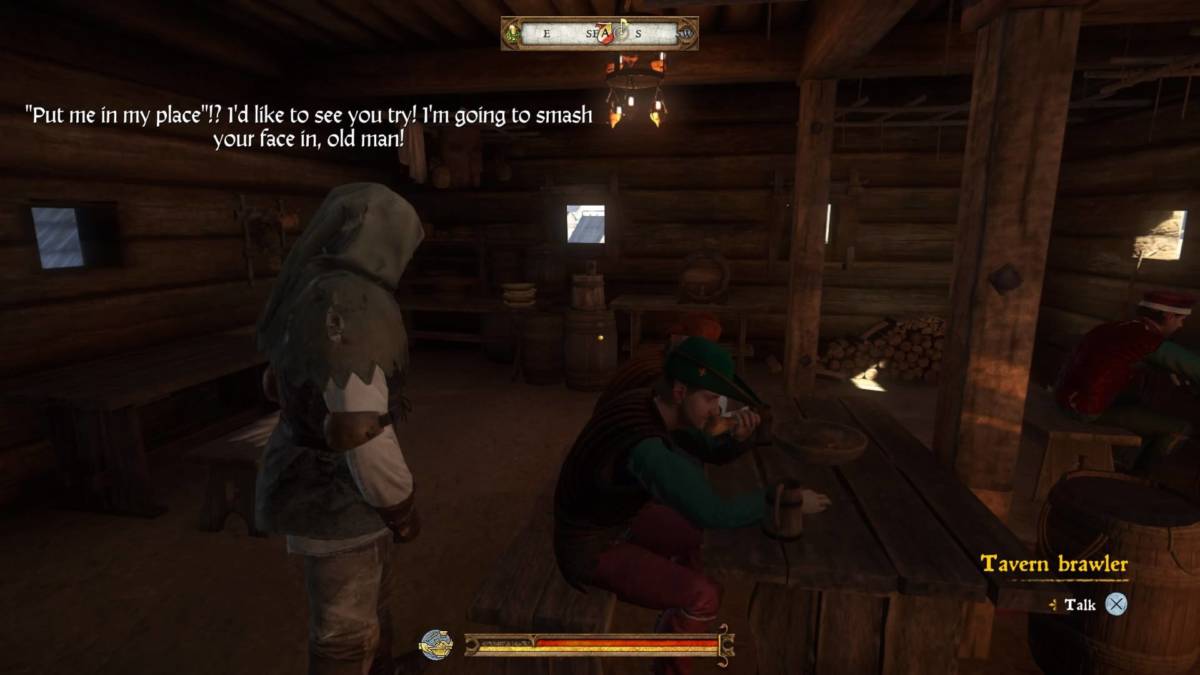Click the green marker at compass left end
This screenshot has height=675, width=1200.
pos(513,34)
